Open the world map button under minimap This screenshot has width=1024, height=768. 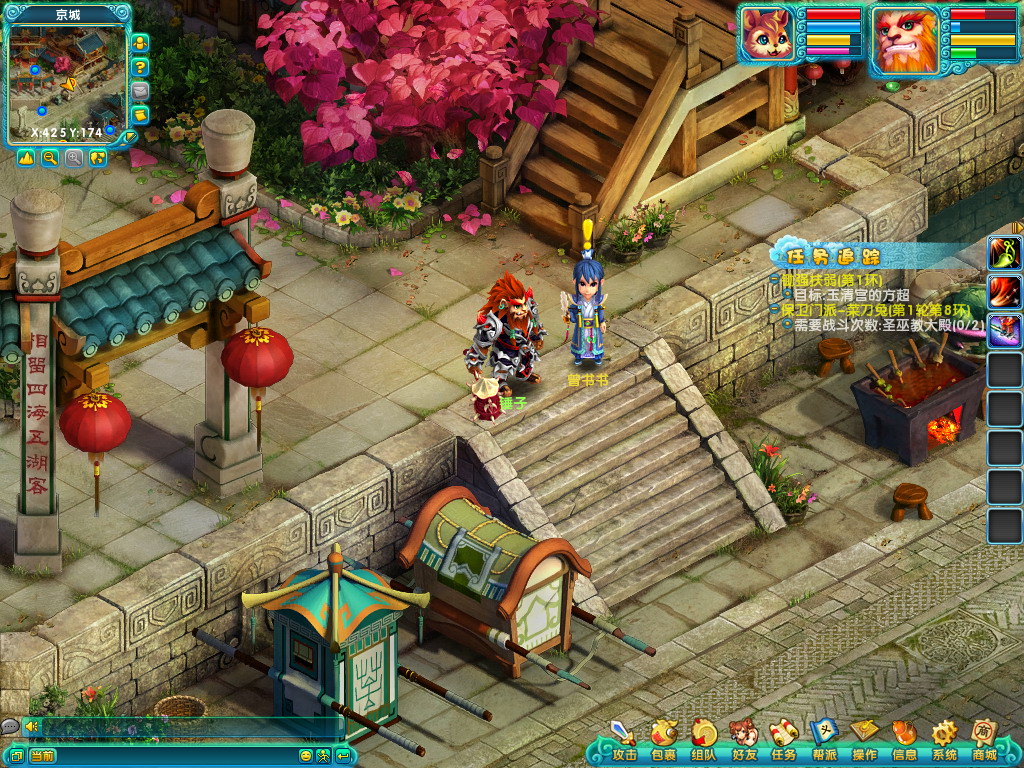point(98,158)
